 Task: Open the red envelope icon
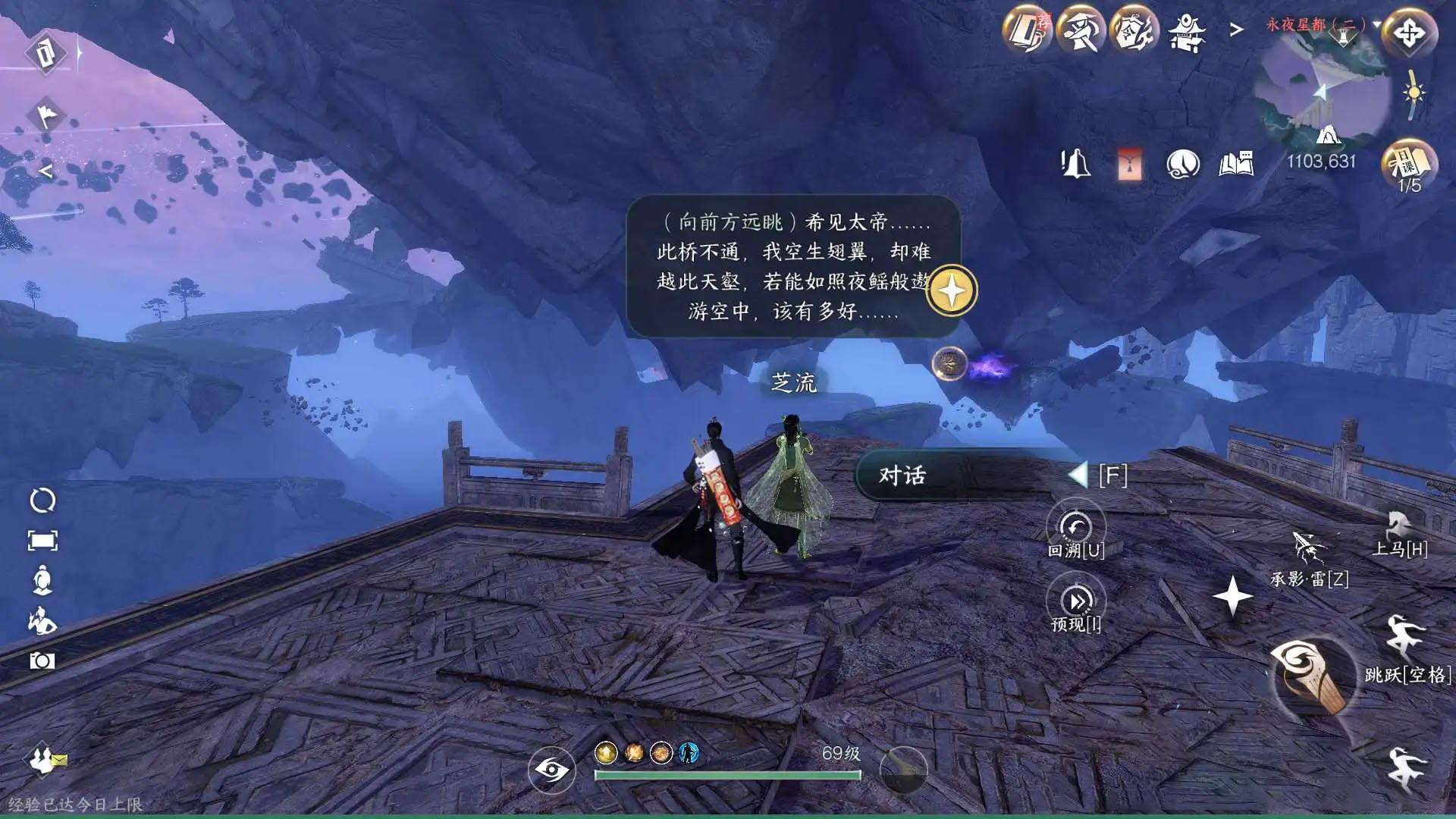[1129, 164]
